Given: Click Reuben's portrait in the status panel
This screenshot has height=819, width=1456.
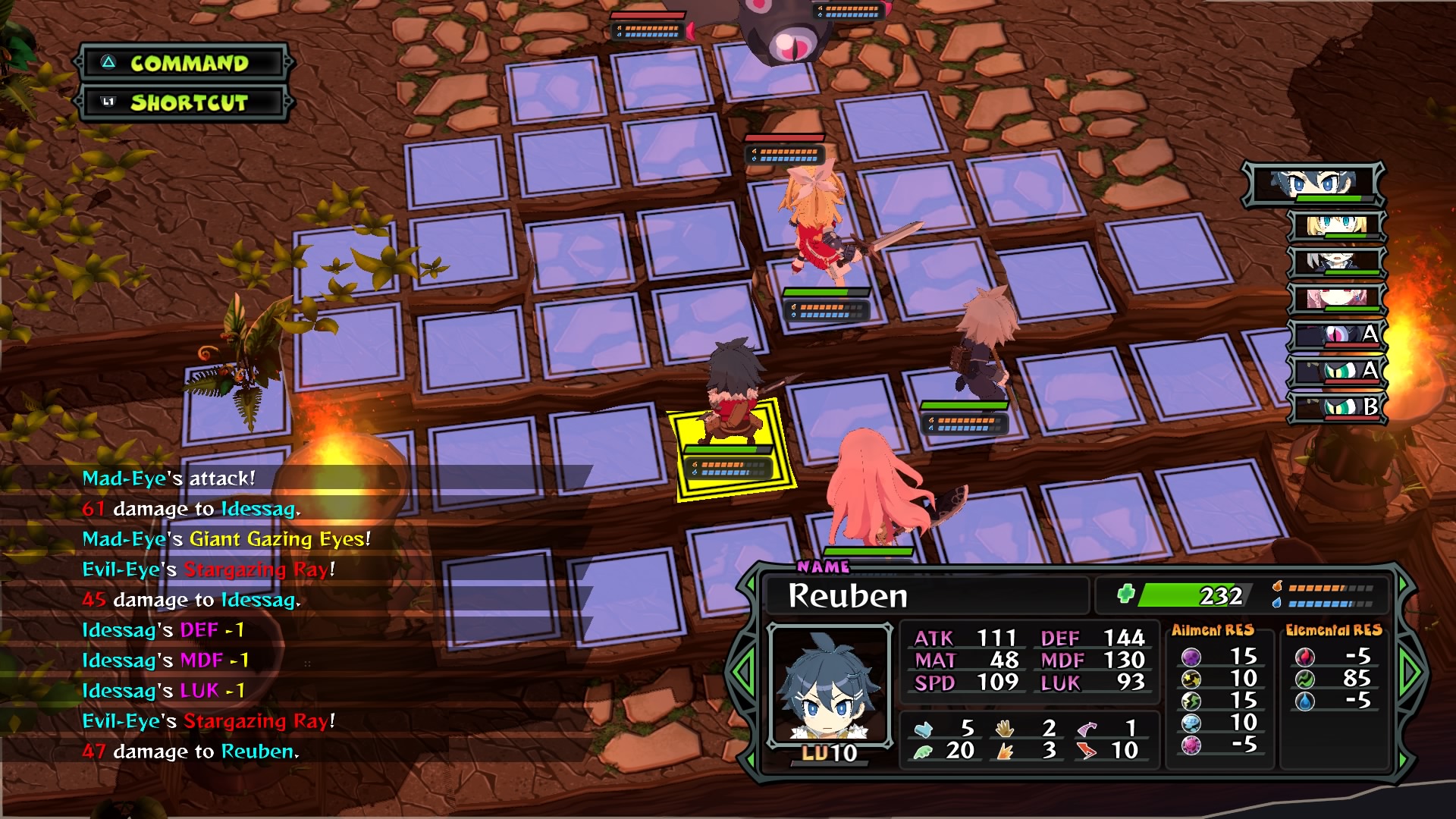Looking at the screenshot, I should pyautogui.click(x=829, y=685).
